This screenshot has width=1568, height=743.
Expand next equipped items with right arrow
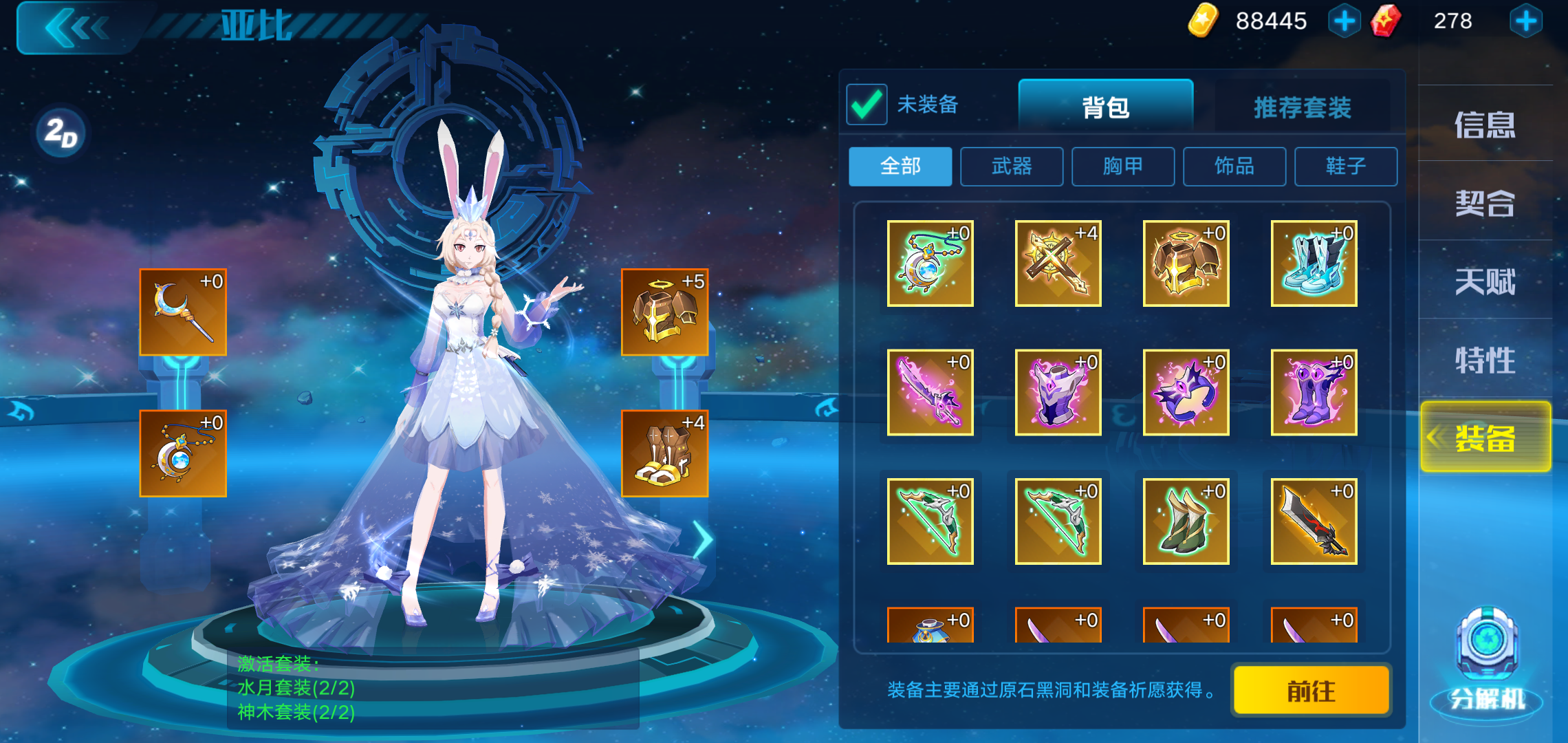click(x=703, y=540)
